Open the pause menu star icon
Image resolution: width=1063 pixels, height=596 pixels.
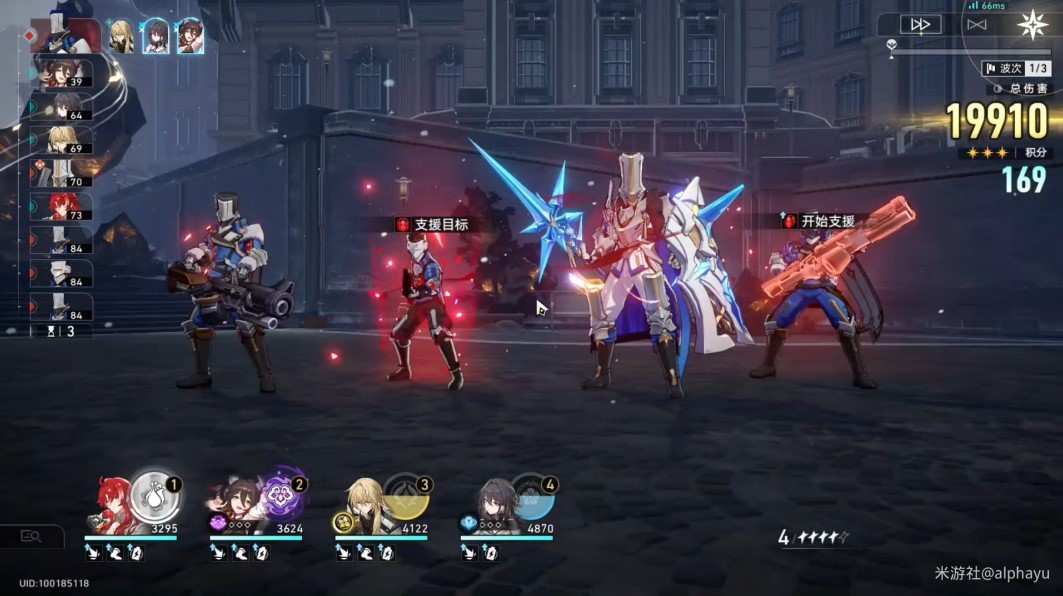(1033, 24)
